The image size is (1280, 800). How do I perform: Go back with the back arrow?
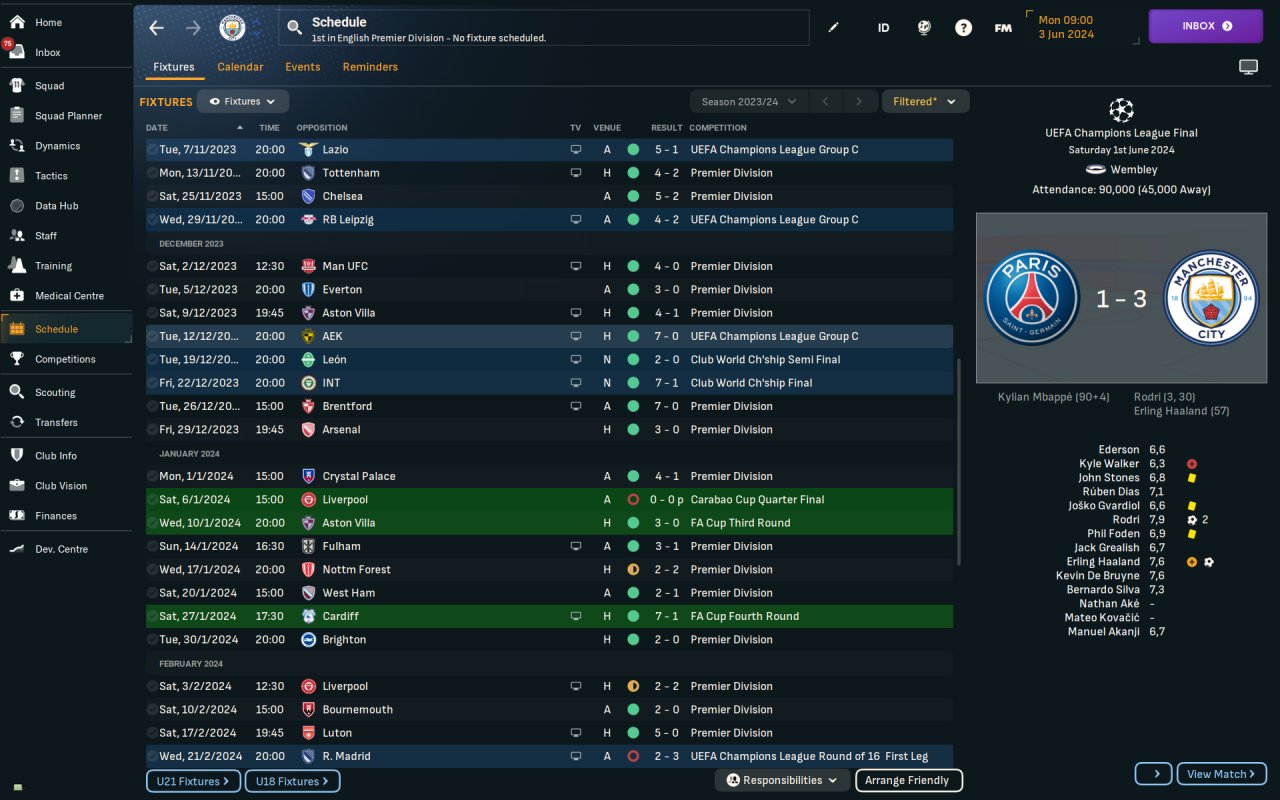(x=156, y=28)
